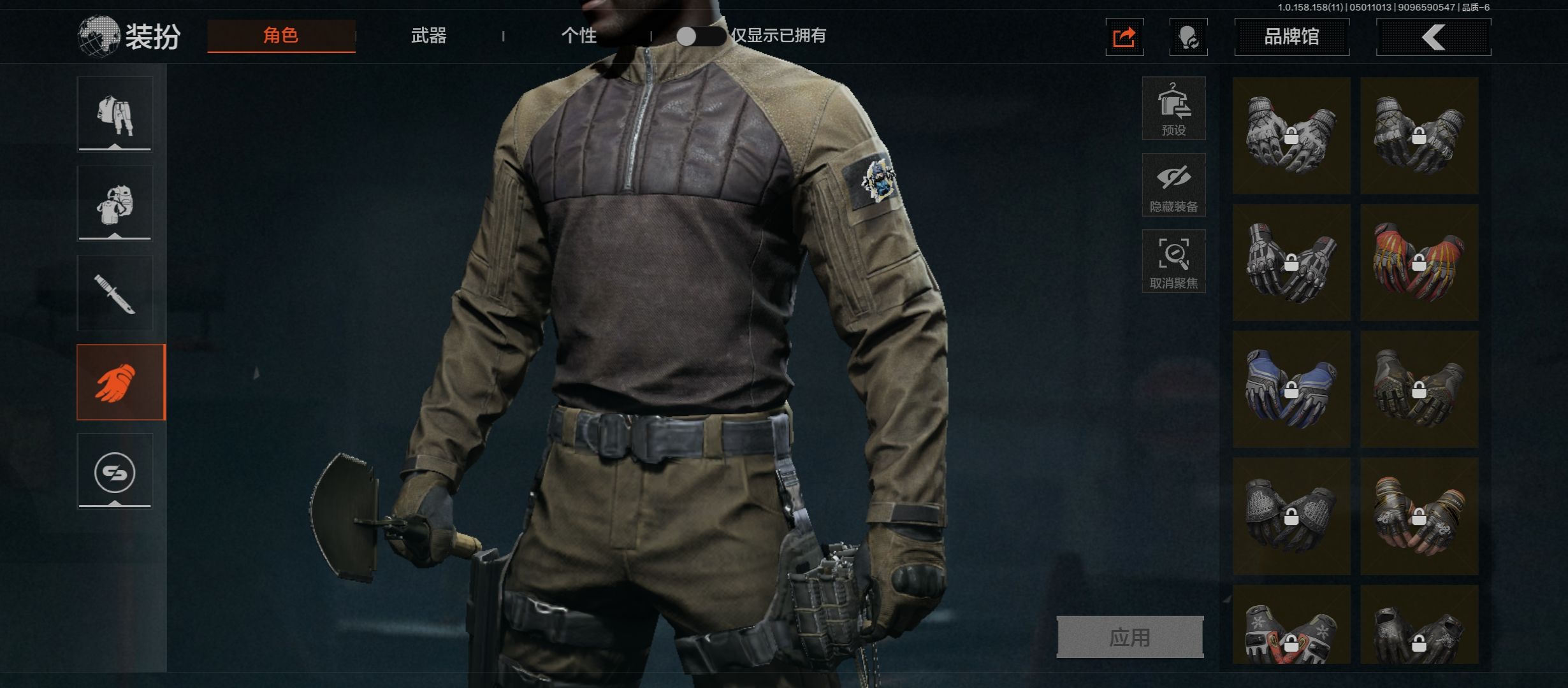Go back with the arrow button

1434,37
